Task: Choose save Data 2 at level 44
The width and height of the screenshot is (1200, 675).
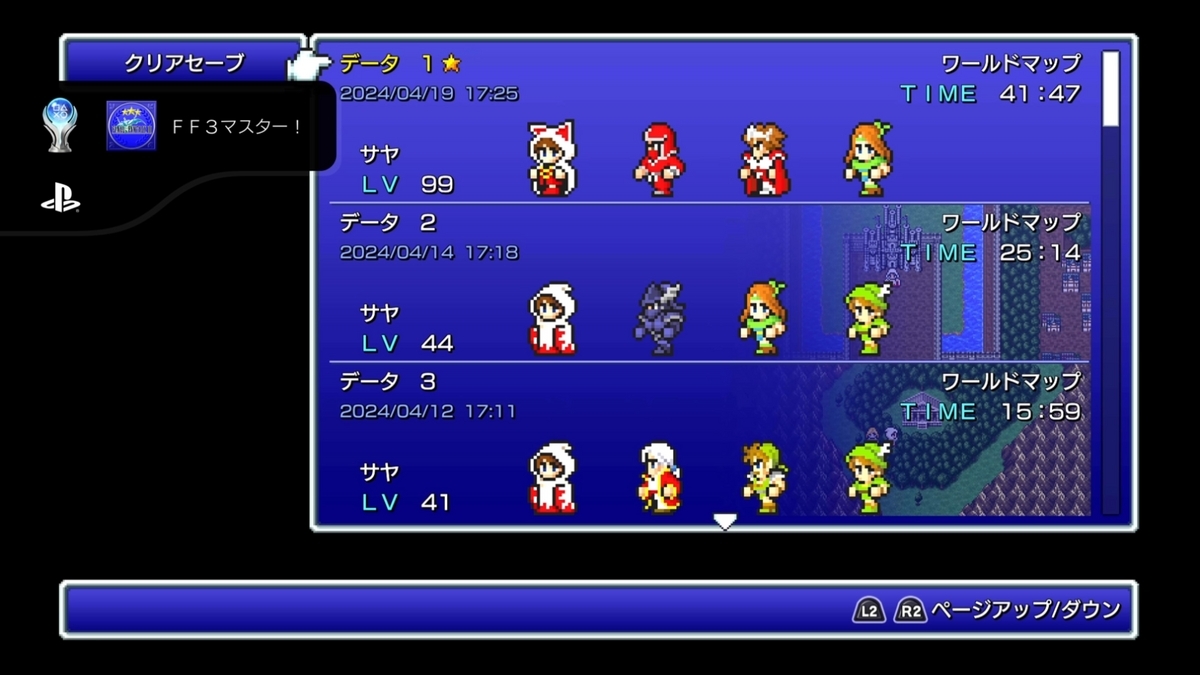Action: tap(710, 282)
